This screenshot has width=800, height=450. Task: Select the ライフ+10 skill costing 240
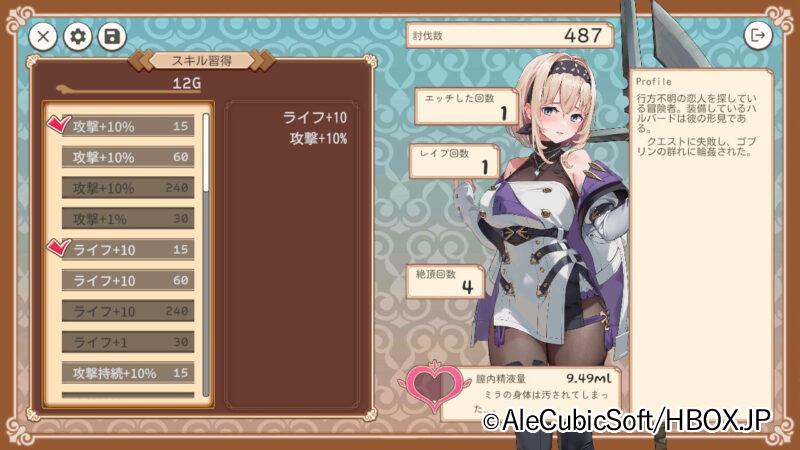click(x=128, y=312)
